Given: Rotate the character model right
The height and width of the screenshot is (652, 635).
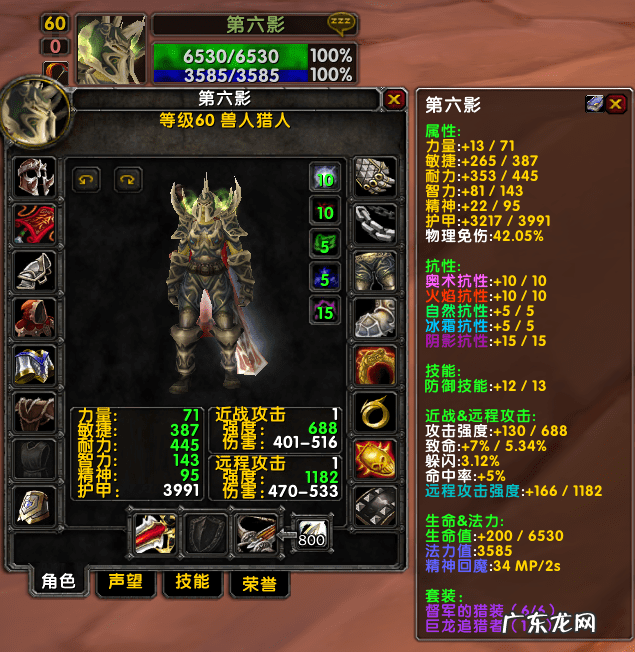Looking at the screenshot, I should [x=128, y=180].
